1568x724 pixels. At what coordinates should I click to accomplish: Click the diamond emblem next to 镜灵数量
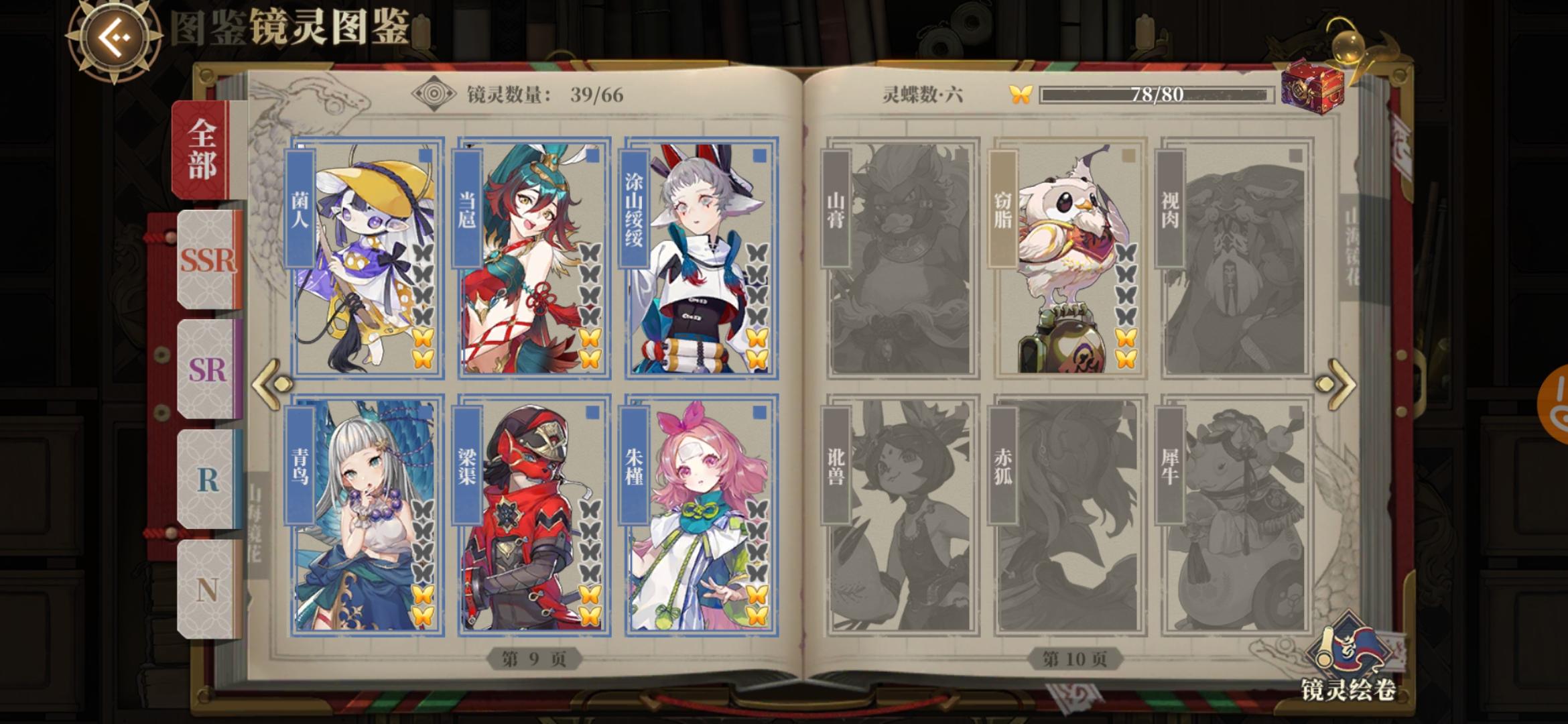point(434,93)
